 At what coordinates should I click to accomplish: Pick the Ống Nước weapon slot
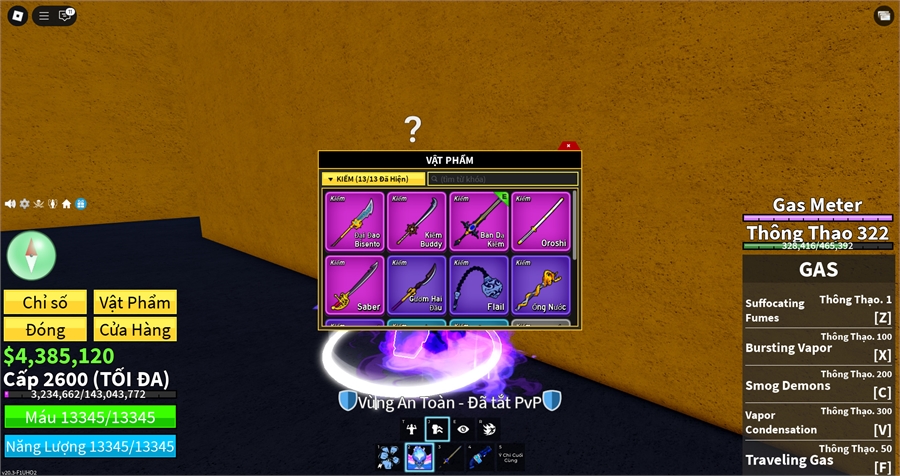(x=540, y=284)
